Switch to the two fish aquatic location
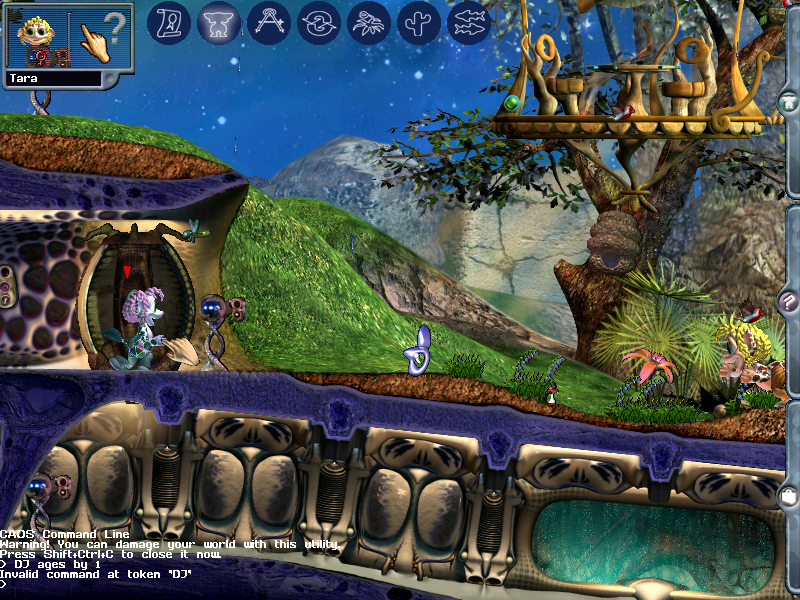The height and width of the screenshot is (600, 800). tap(468, 22)
